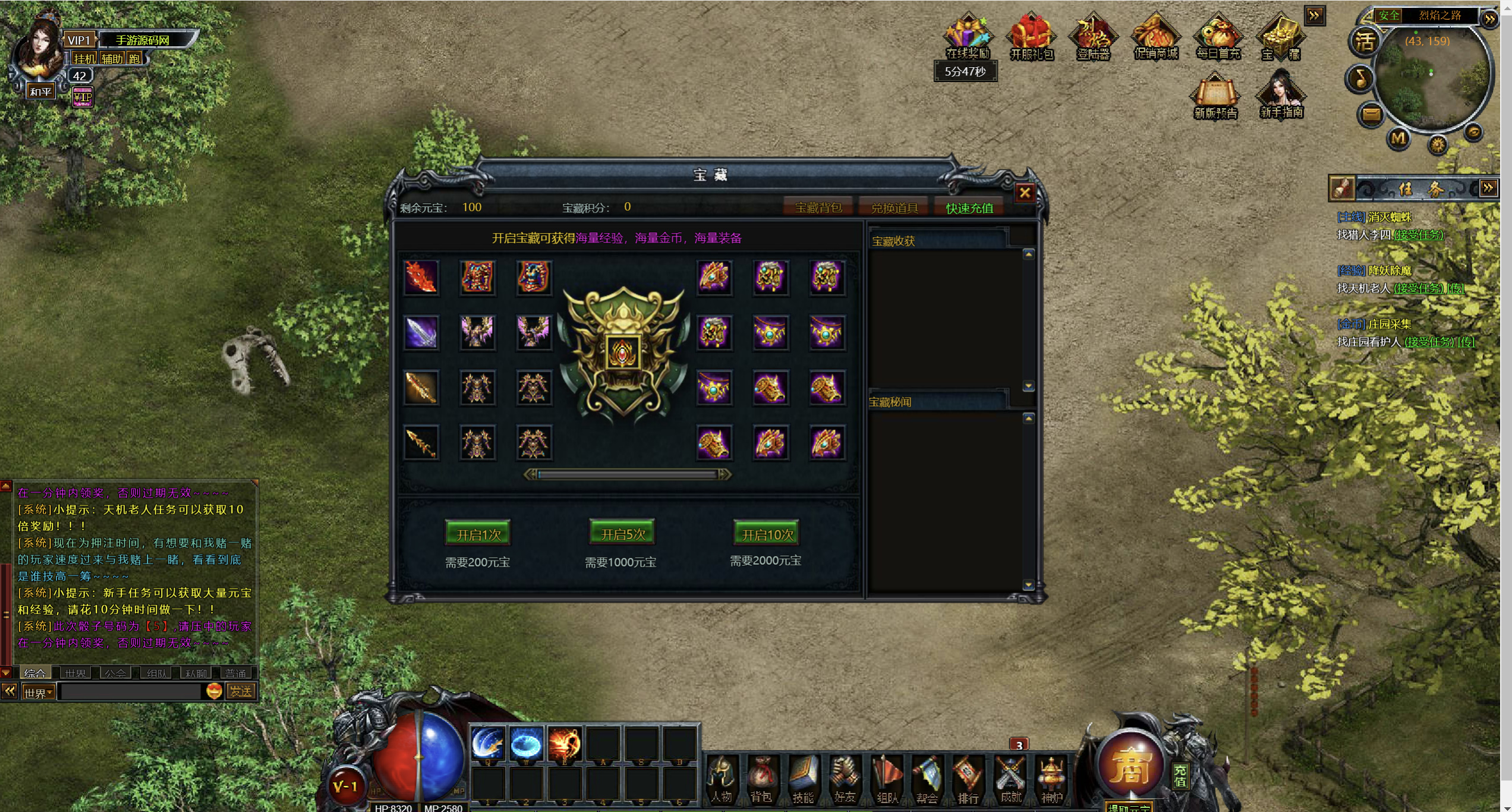The image size is (1512, 812).
Task: Open the 在线奖励 online reward icon
Action: [968, 36]
